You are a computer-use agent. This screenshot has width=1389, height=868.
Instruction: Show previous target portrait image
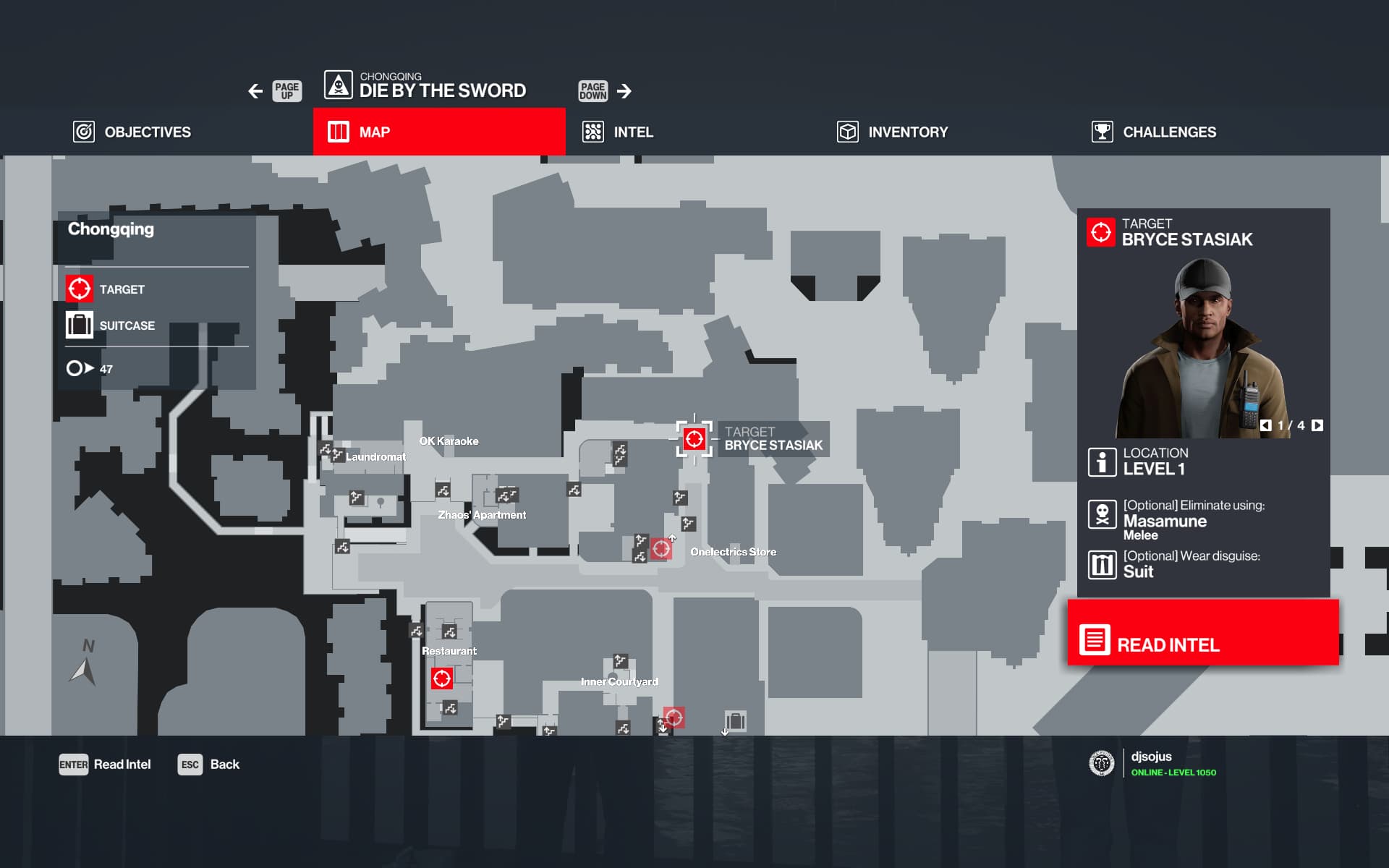tap(1265, 425)
